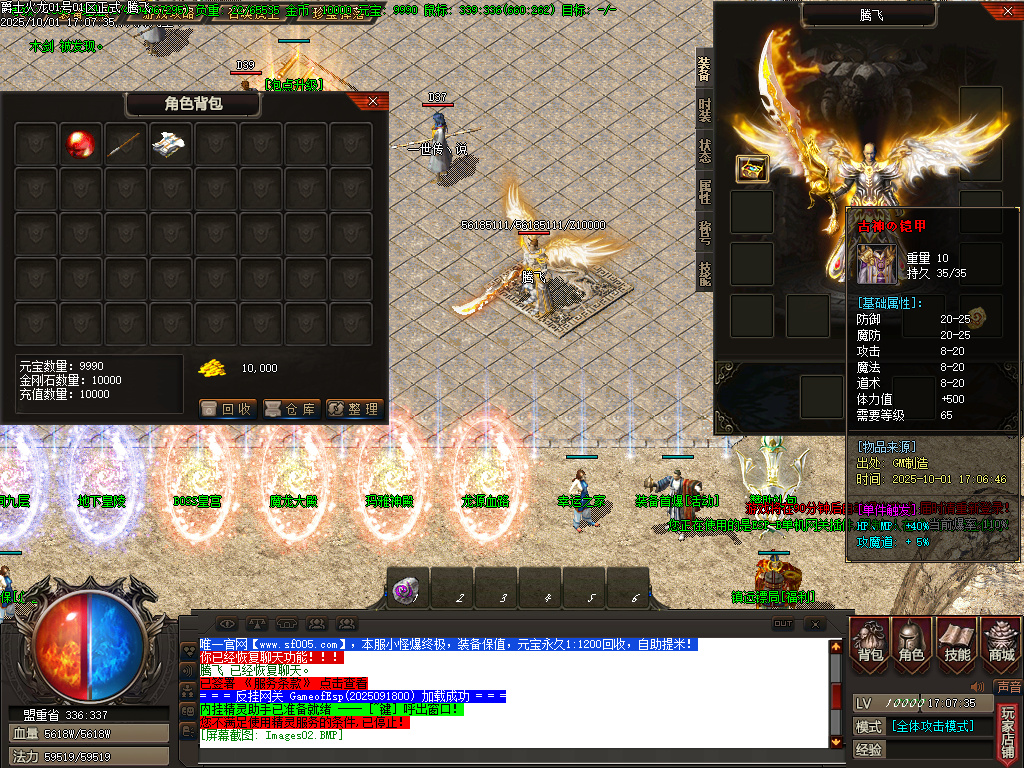Sort the bag with the 整理 button

[x=354, y=408]
